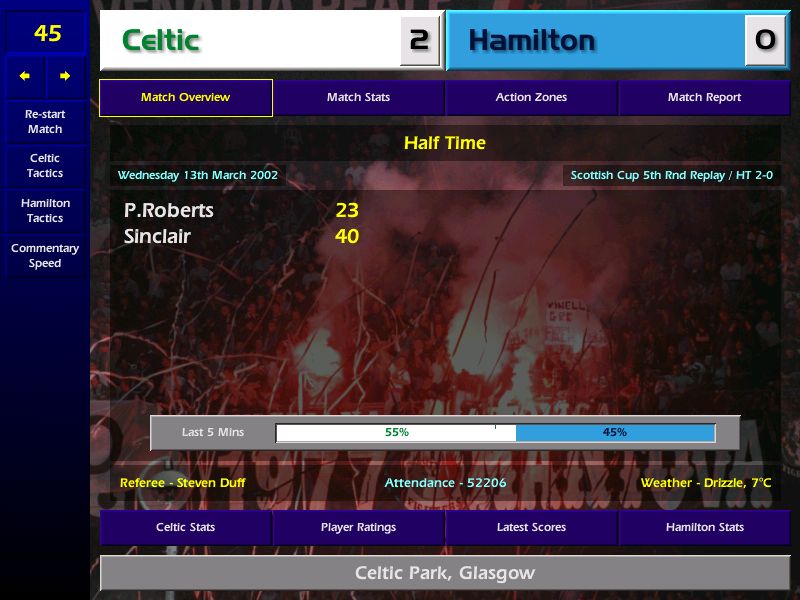This screenshot has width=800, height=600.
Task: Click the Celtic team name header
Action: [x=250, y=41]
